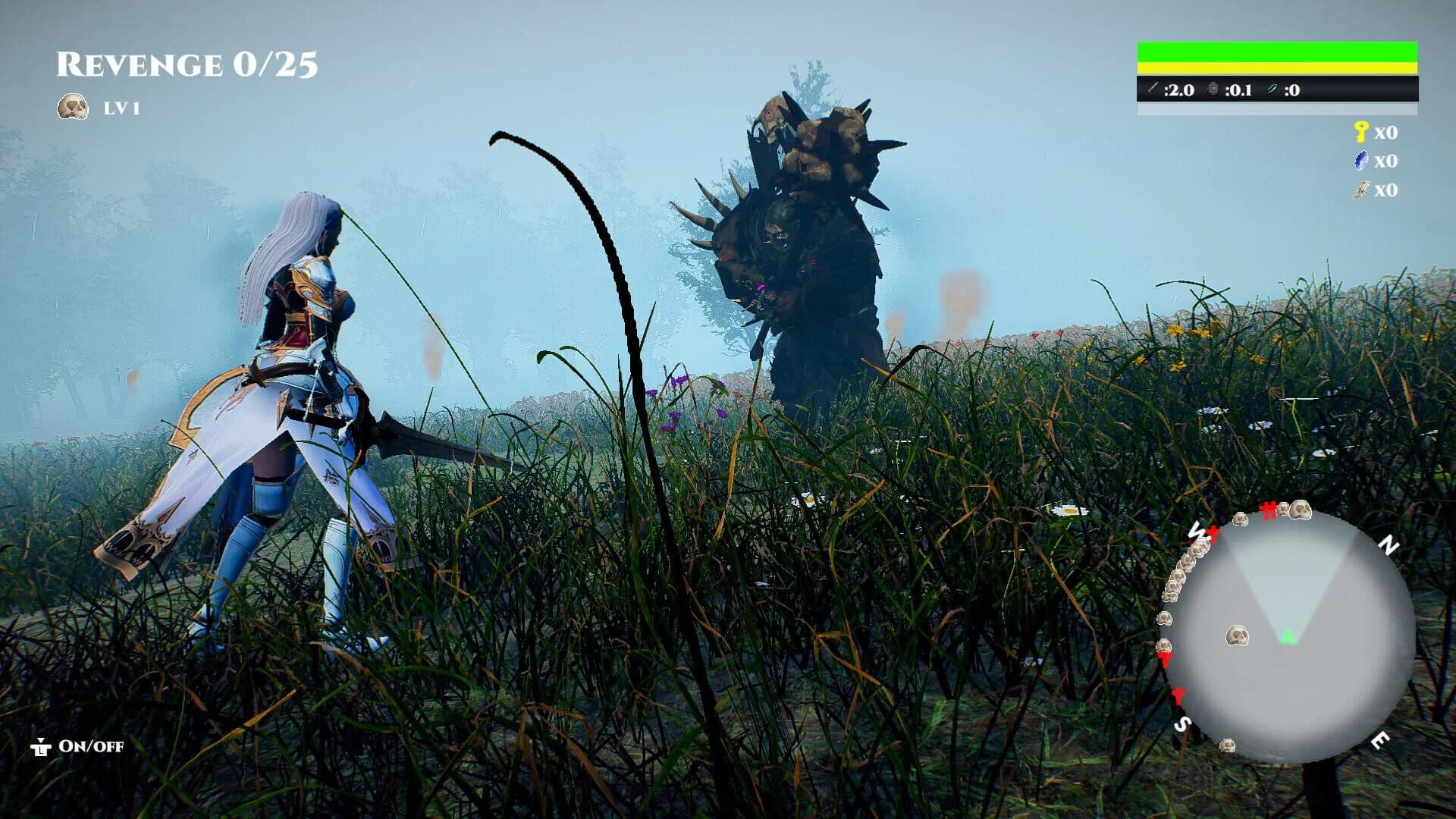Select the blue gem collectible icon
The height and width of the screenshot is (819, 1456).
(1362, 161)
